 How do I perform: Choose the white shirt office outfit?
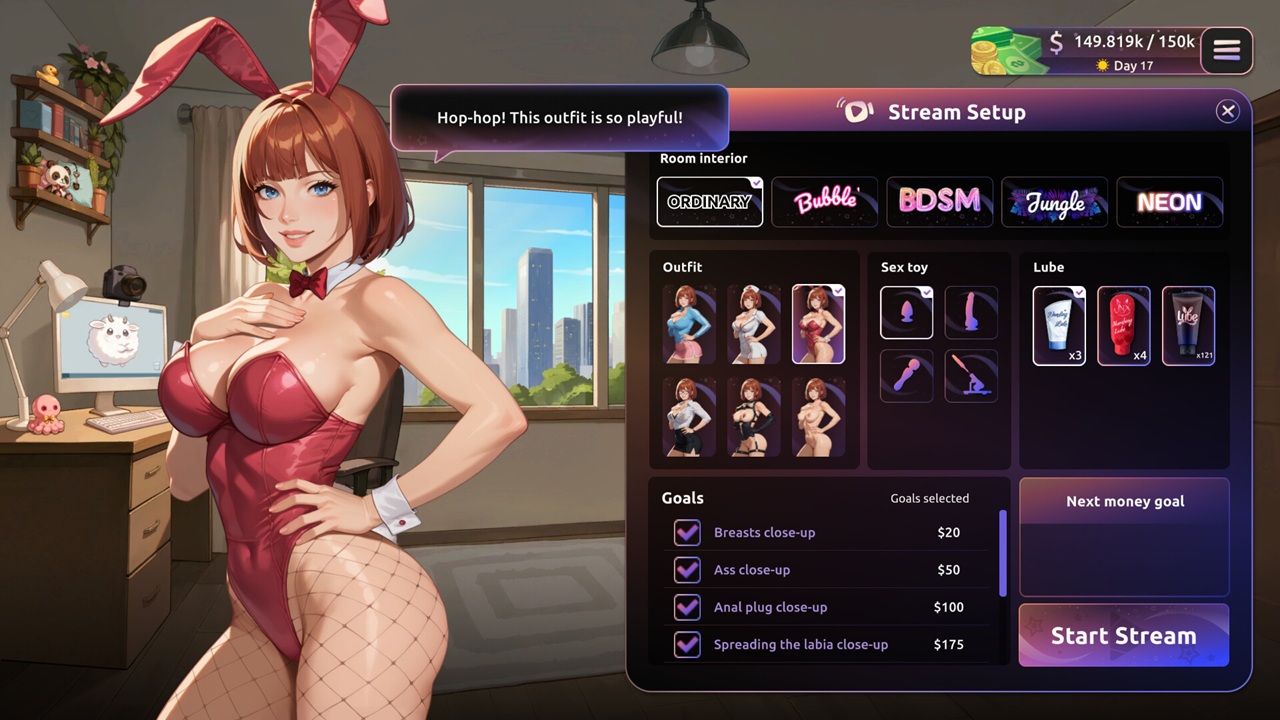click(689, 416)
